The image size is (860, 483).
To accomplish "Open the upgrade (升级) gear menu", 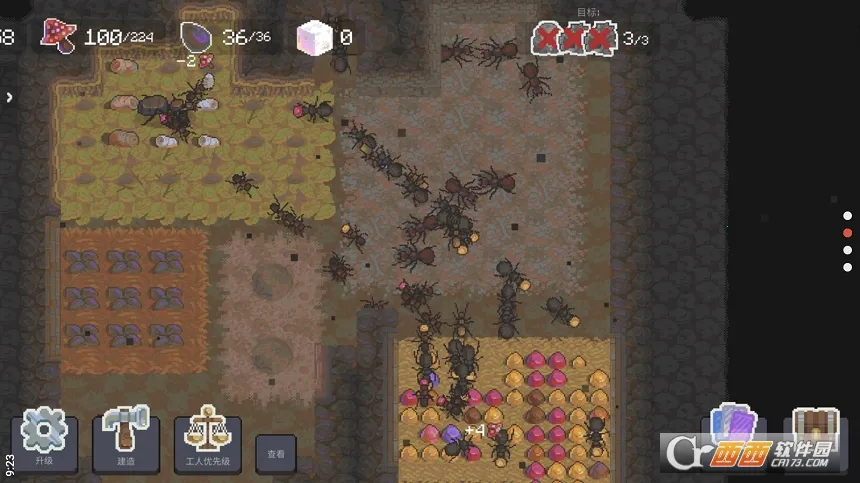I will coord(43,438).
